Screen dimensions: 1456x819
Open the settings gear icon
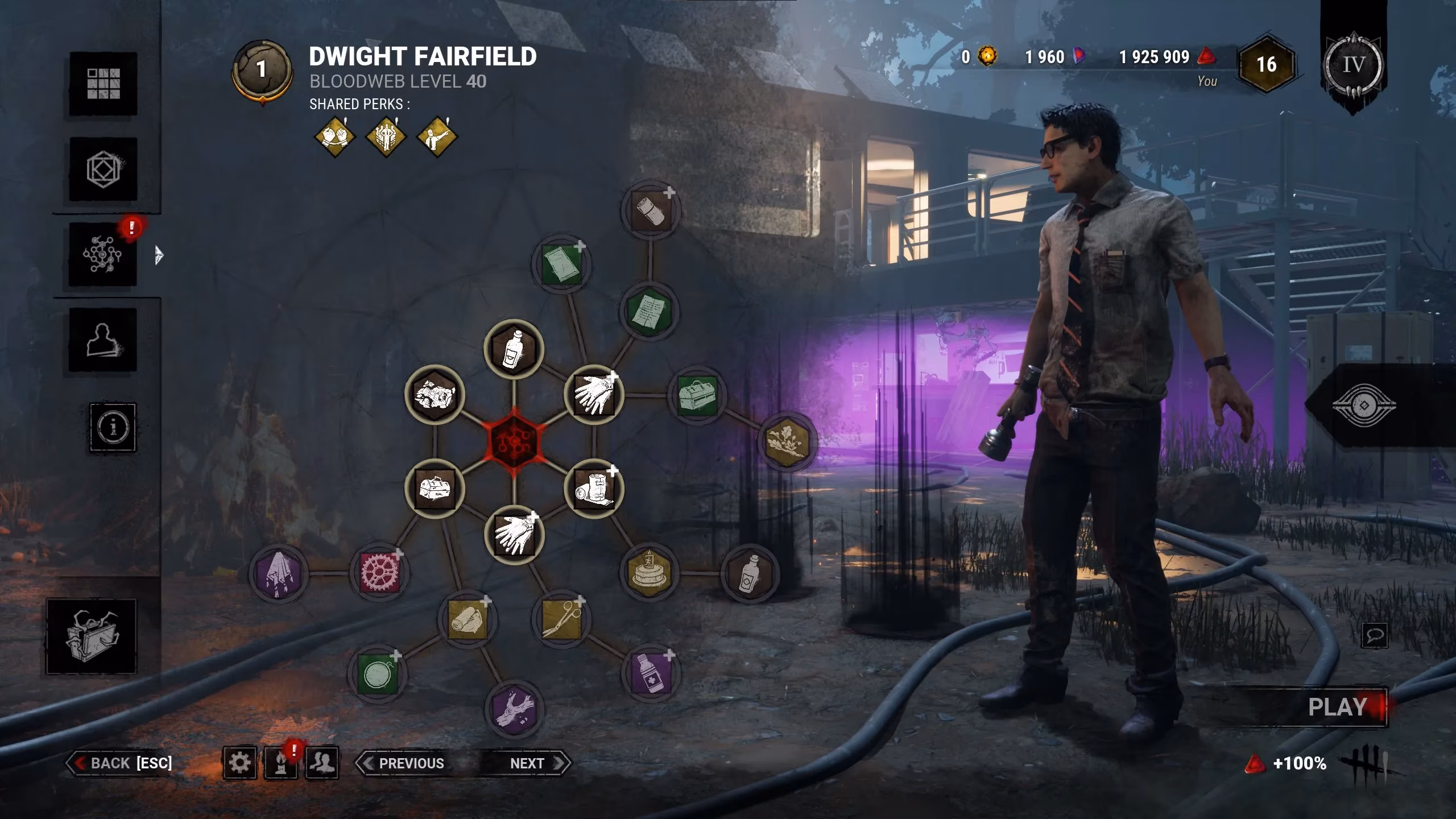239,763
